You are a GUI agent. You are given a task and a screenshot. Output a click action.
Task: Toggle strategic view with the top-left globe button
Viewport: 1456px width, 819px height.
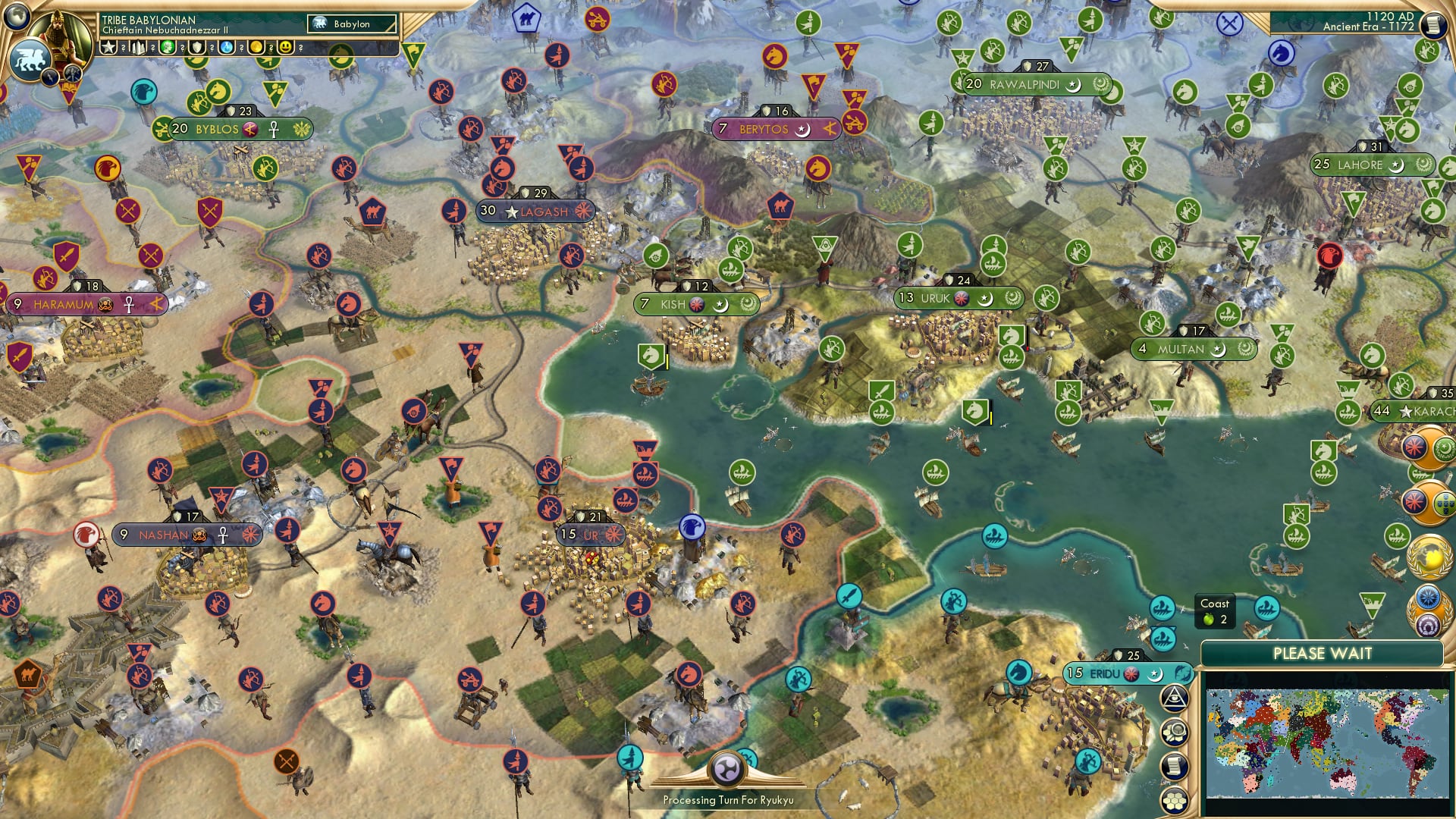[x=17, y=16]
